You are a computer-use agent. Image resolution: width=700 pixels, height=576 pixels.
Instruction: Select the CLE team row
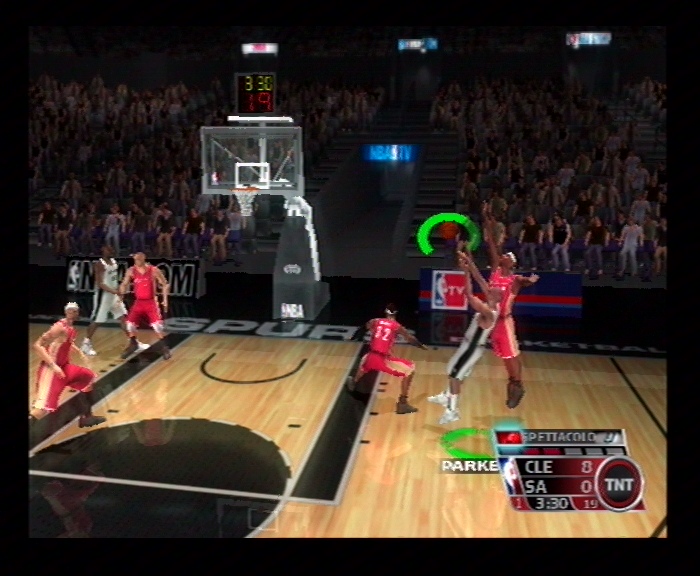[x=558, y=465]
